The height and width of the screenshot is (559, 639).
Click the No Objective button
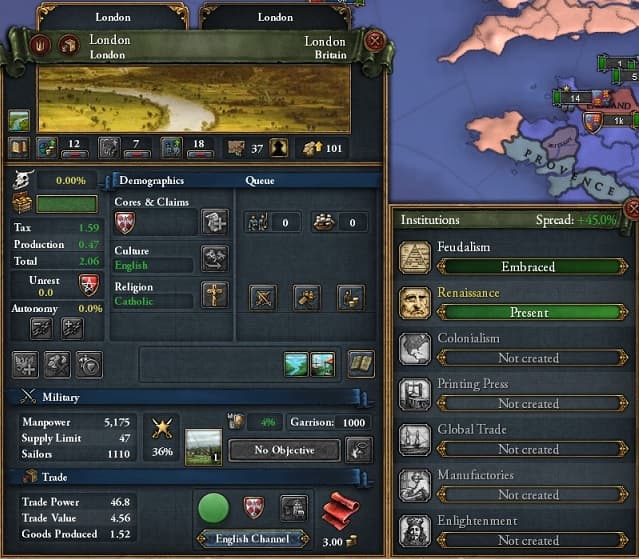point(285,450)
